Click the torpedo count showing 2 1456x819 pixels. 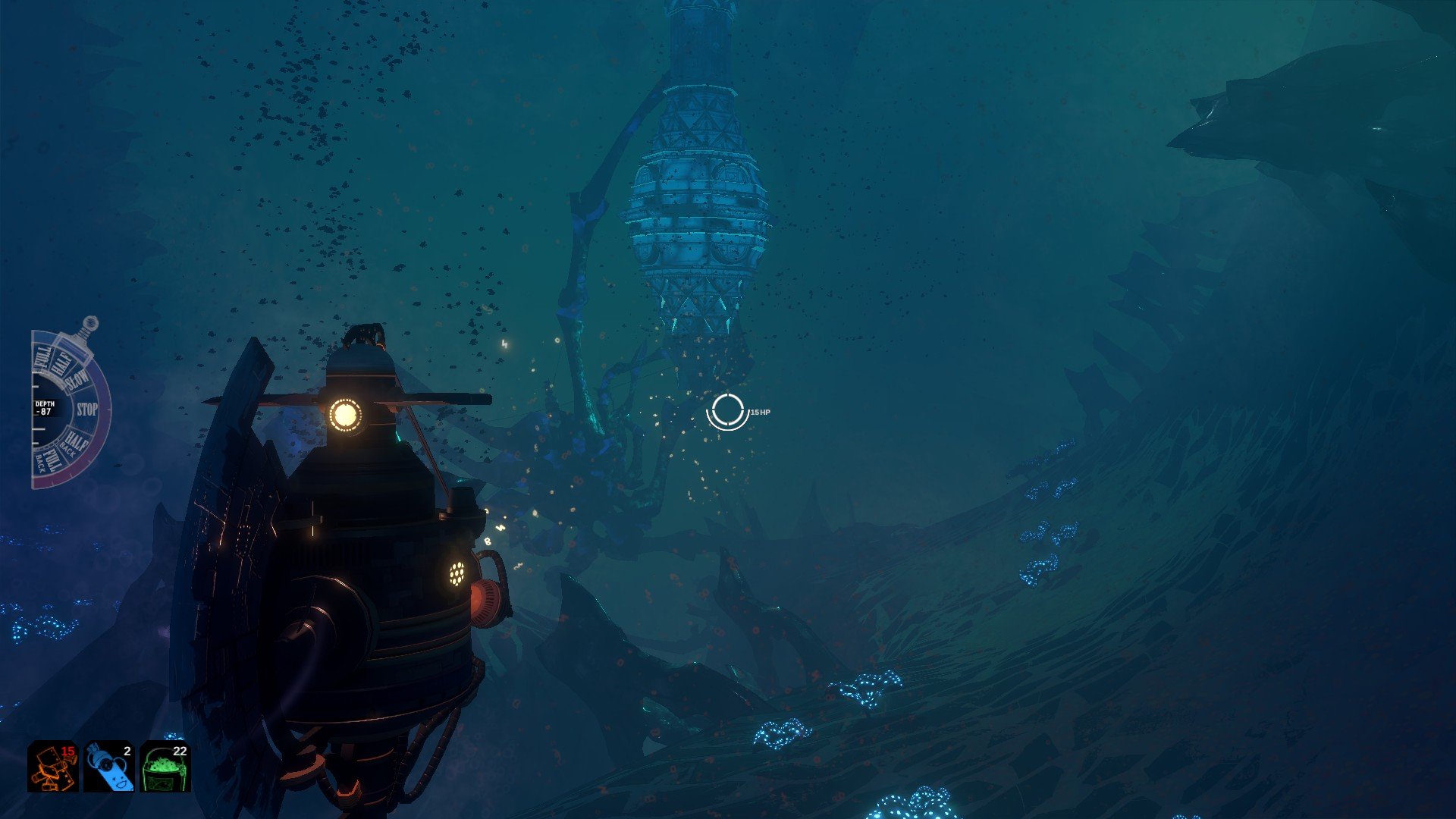(127, 752)
